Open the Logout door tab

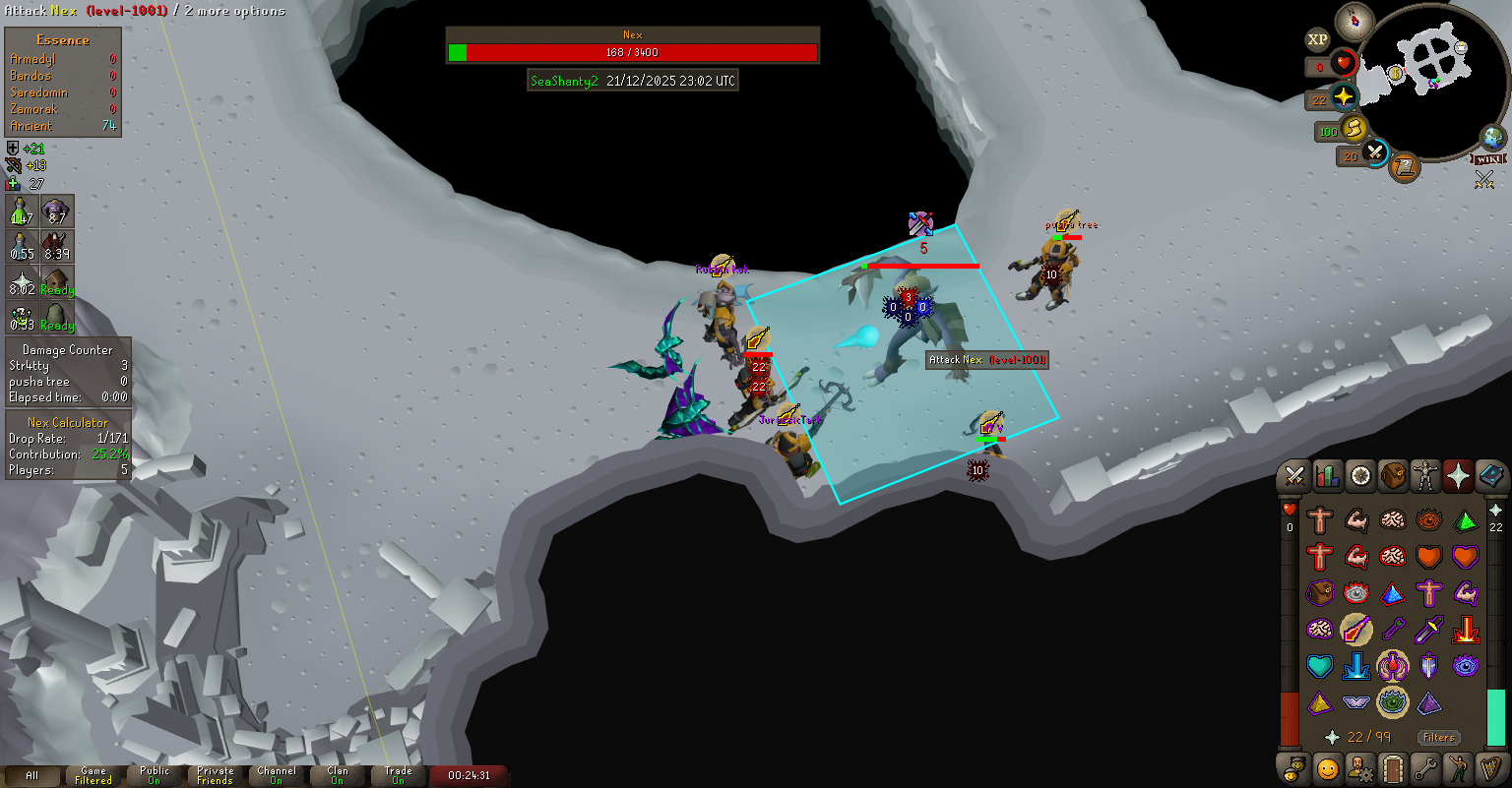[1392, 767]
